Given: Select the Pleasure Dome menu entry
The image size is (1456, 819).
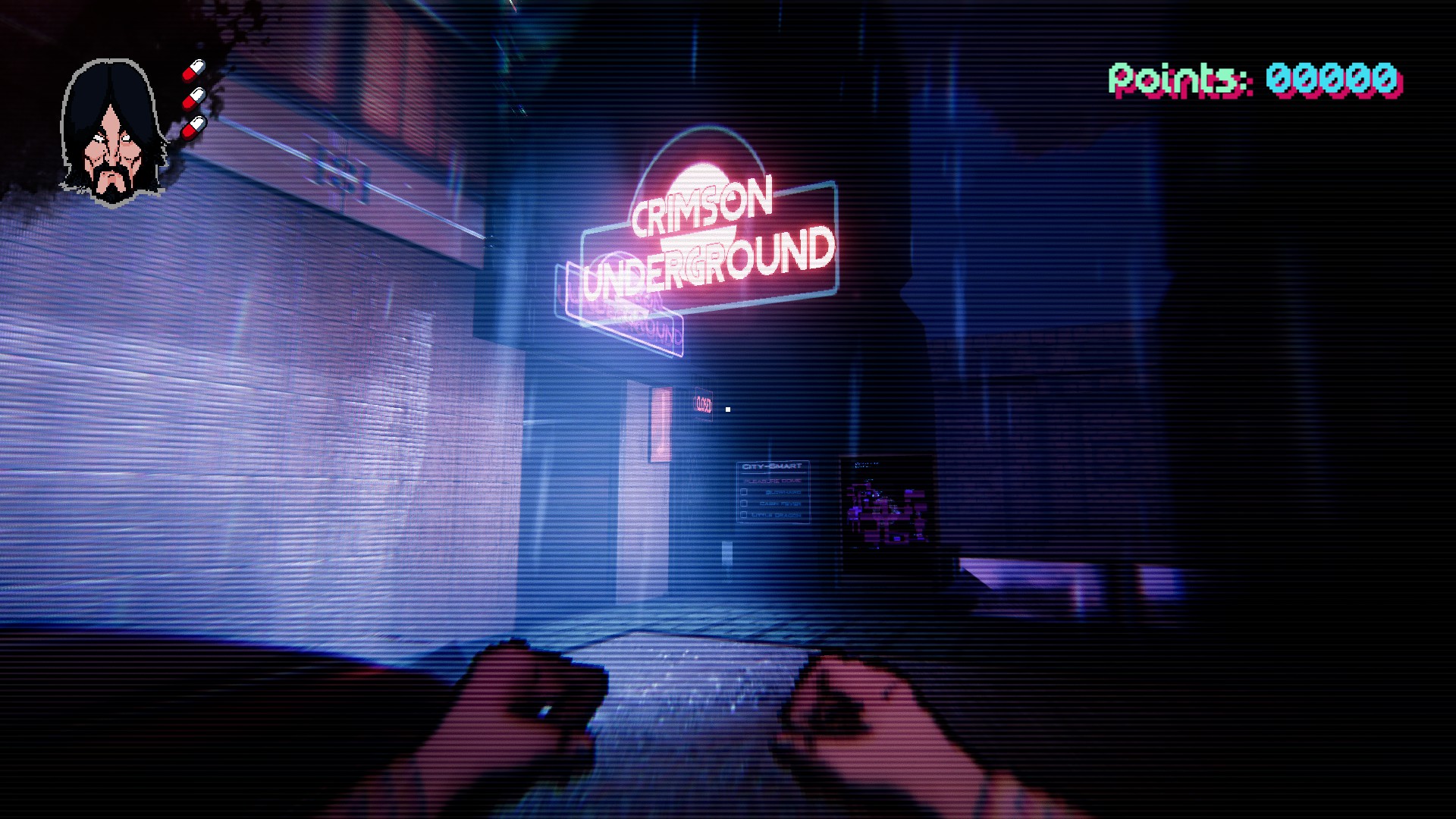Looking at the screenshot, I should click(773, 481).
